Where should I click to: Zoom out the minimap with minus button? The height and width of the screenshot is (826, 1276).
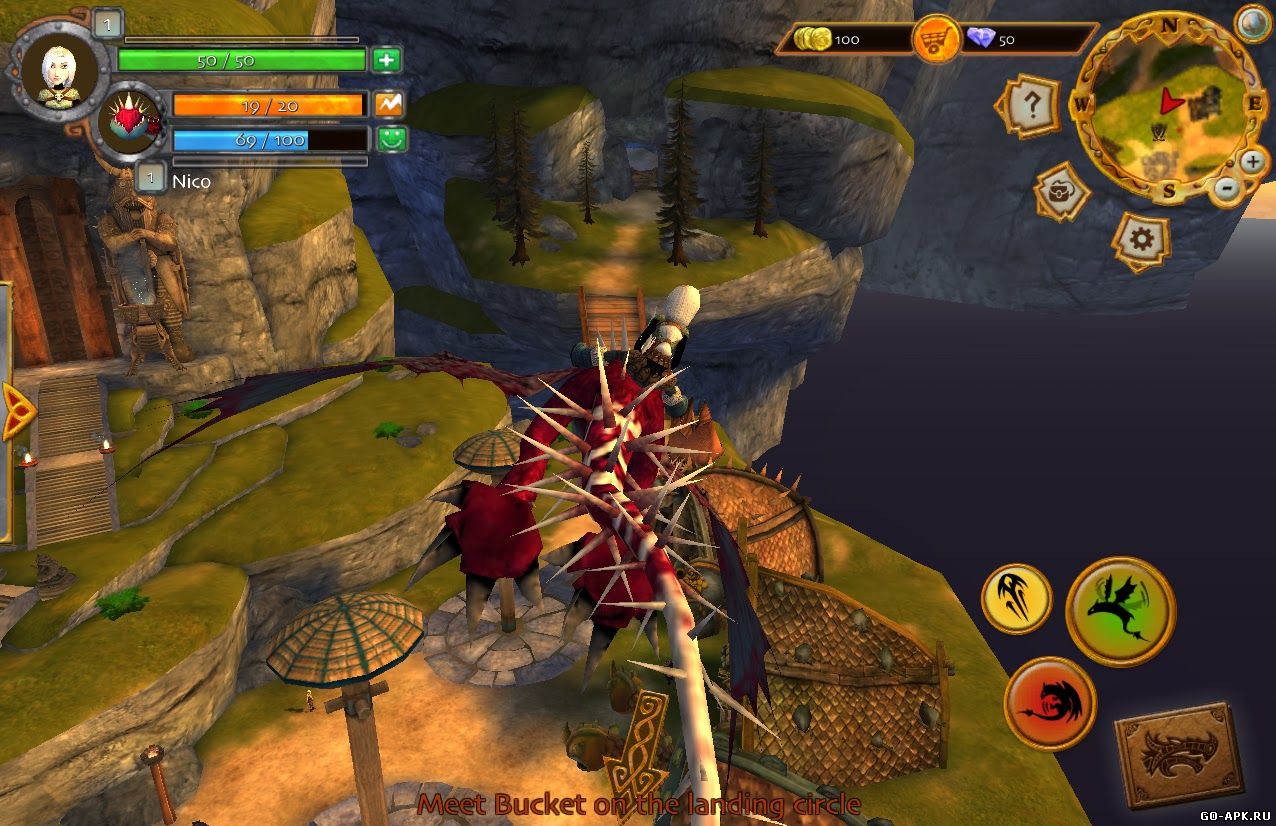pyautogui.click(x=1228, y=187)
